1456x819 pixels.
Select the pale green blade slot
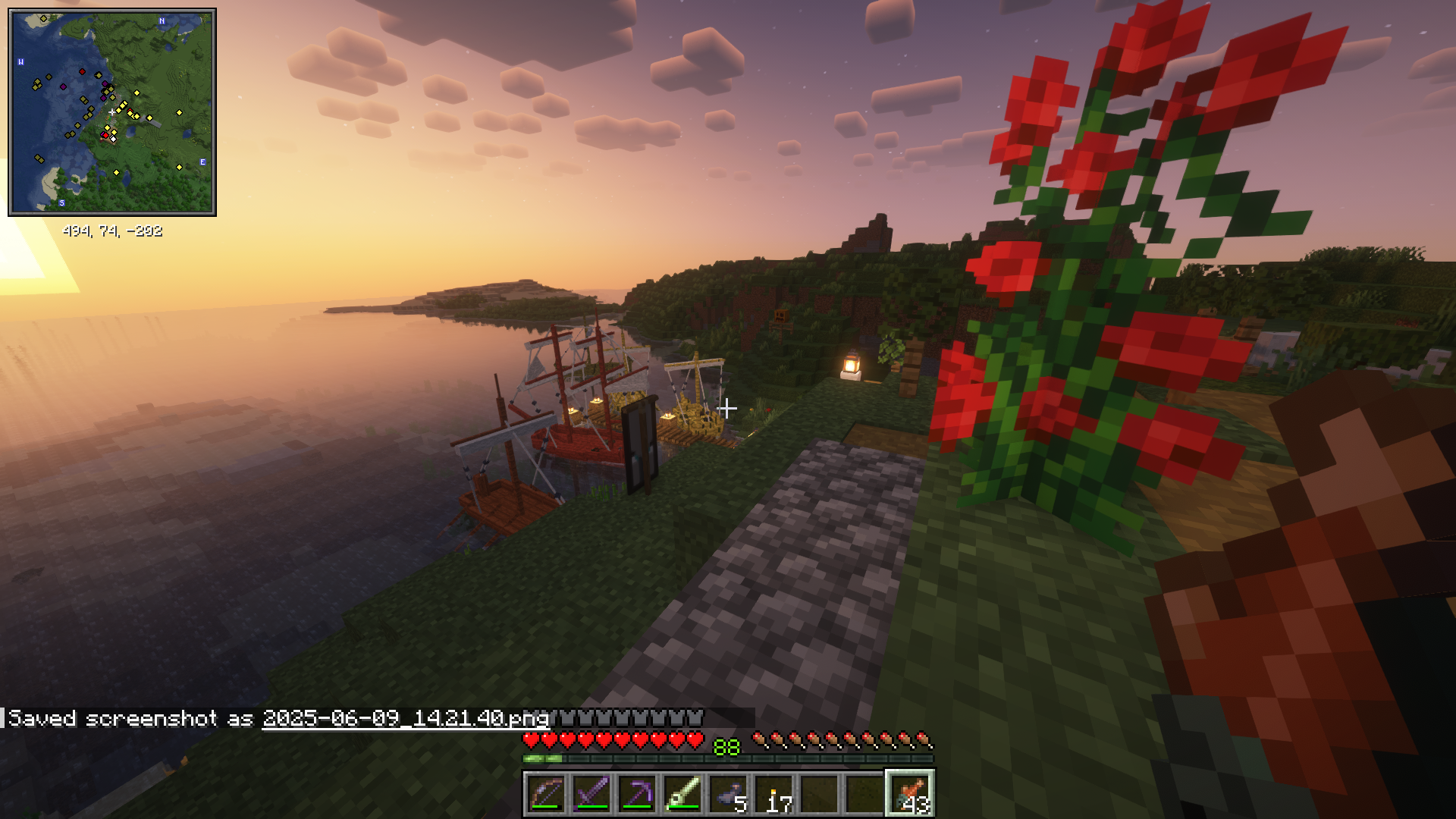[682, 794]
